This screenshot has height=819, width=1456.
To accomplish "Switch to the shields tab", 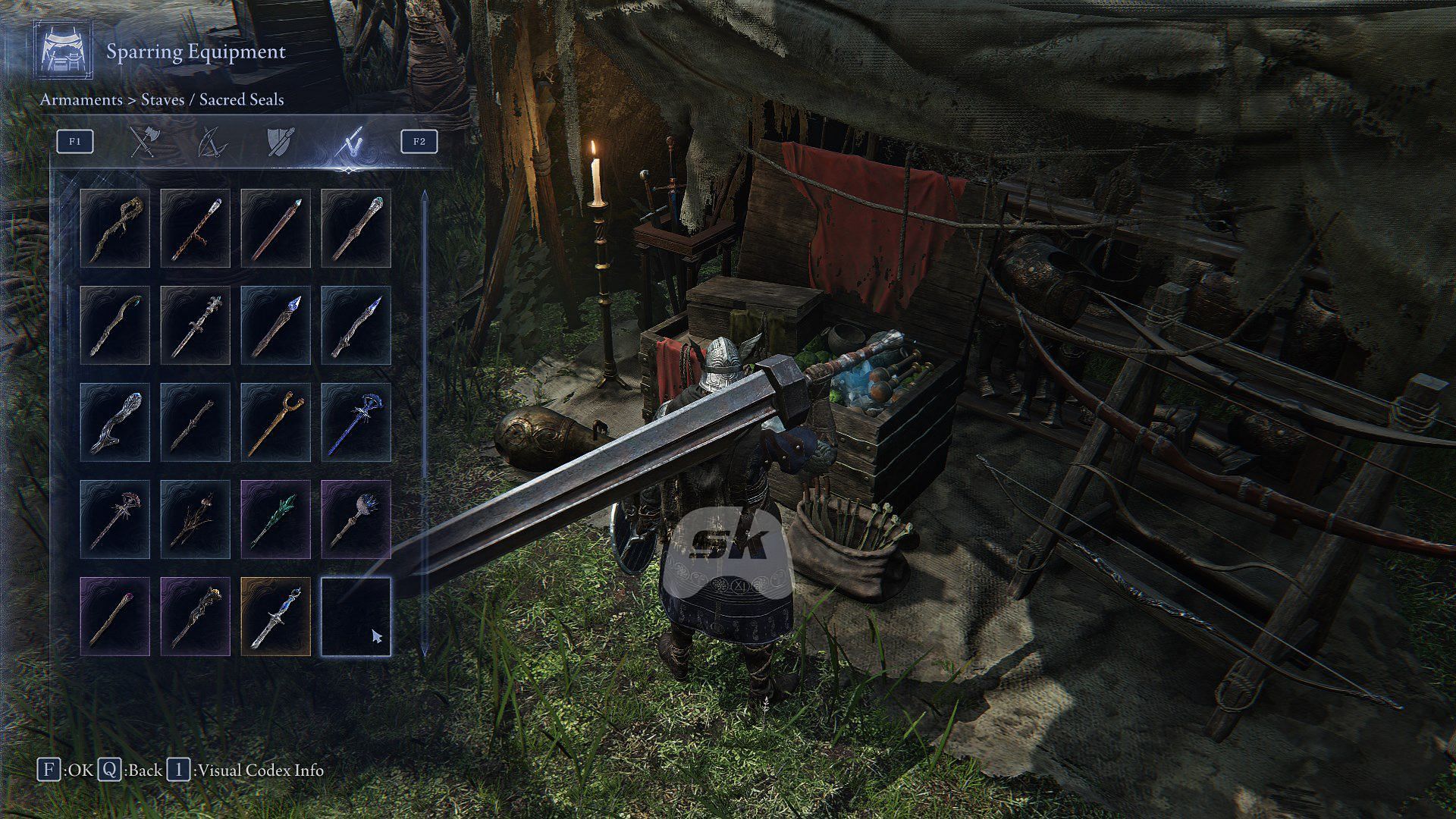I will pos(280,142).
